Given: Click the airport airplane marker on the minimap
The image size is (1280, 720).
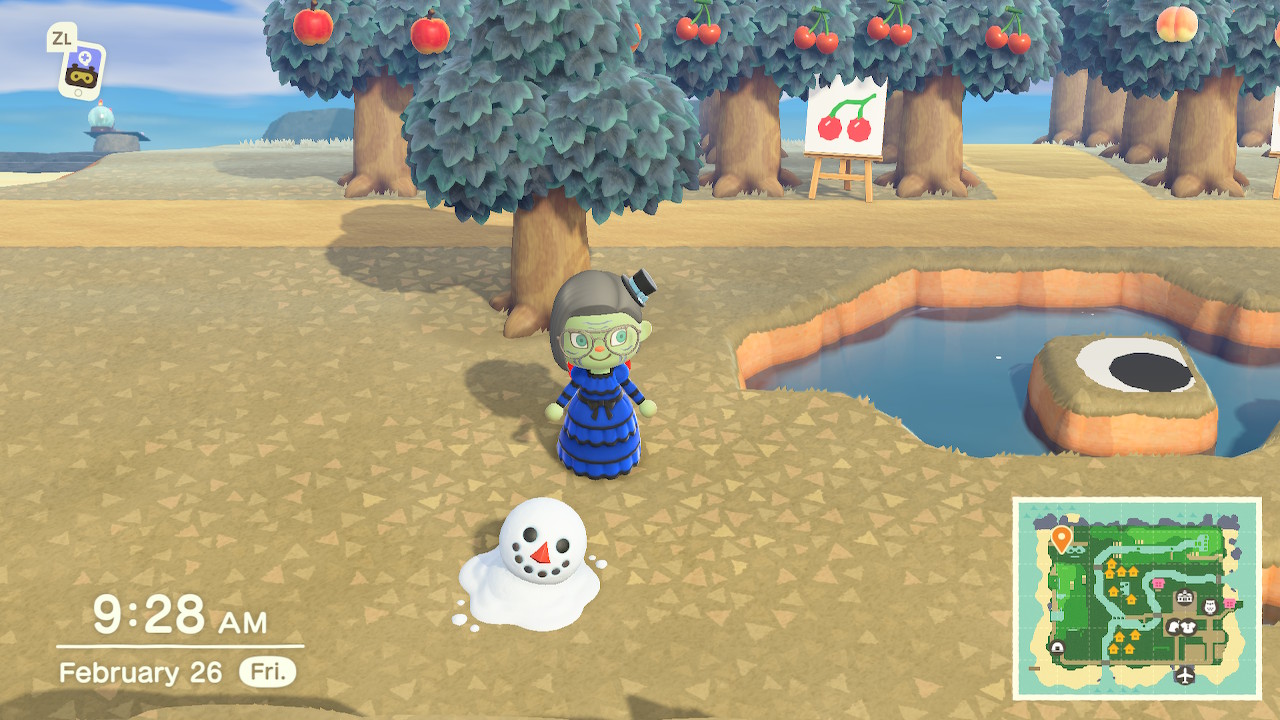Looking at the screenshot, I should 1185,674.
